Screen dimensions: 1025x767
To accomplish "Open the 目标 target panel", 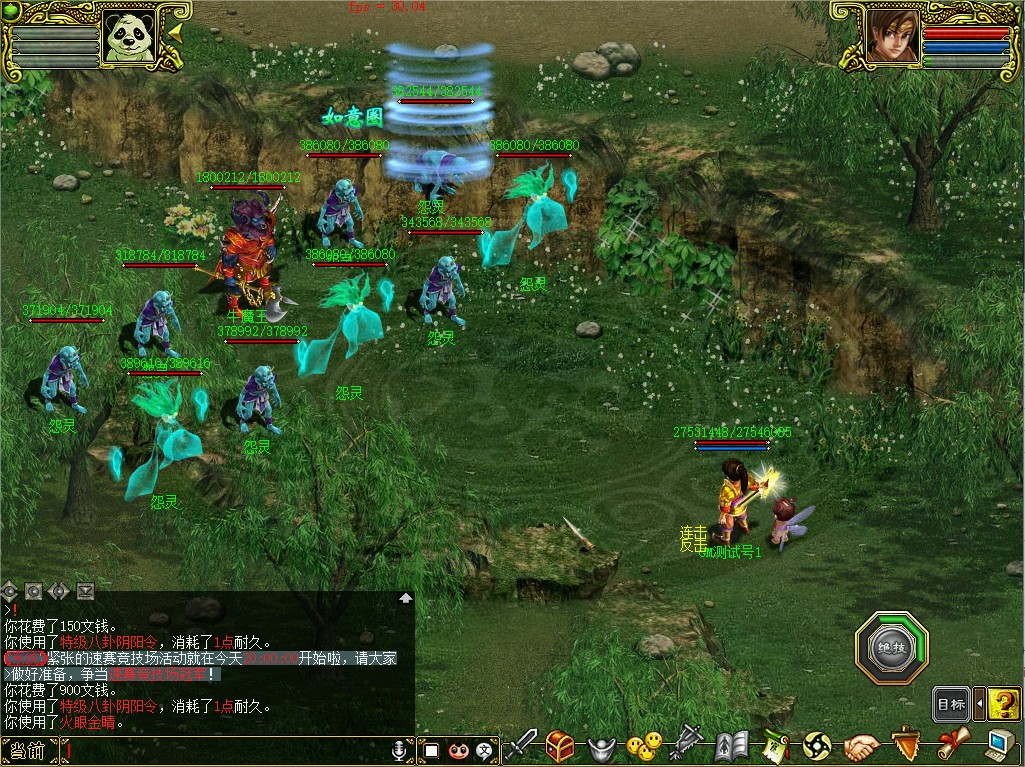I will [x=951, y=704].
